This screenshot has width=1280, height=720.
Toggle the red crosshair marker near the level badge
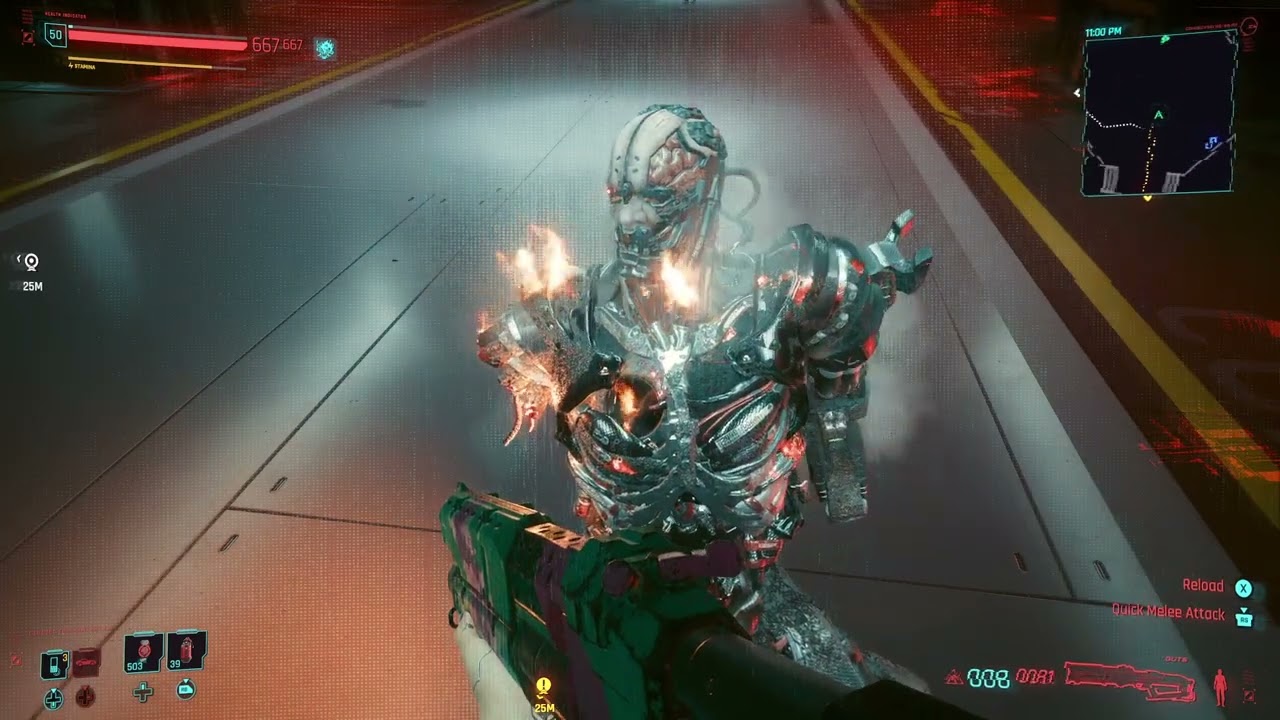click(x=28, y=37)
